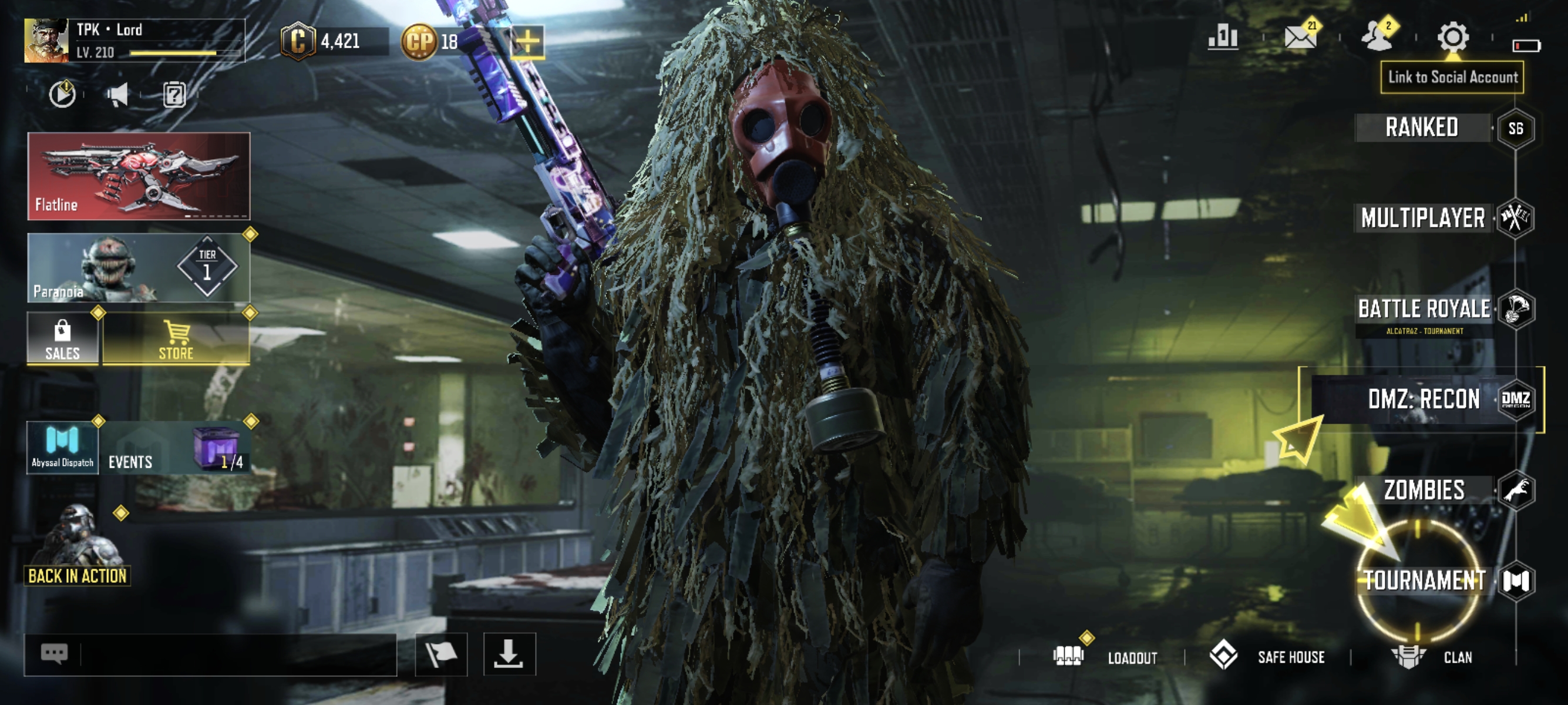Select the Multiplayer mode

(x=1422, y=218)
